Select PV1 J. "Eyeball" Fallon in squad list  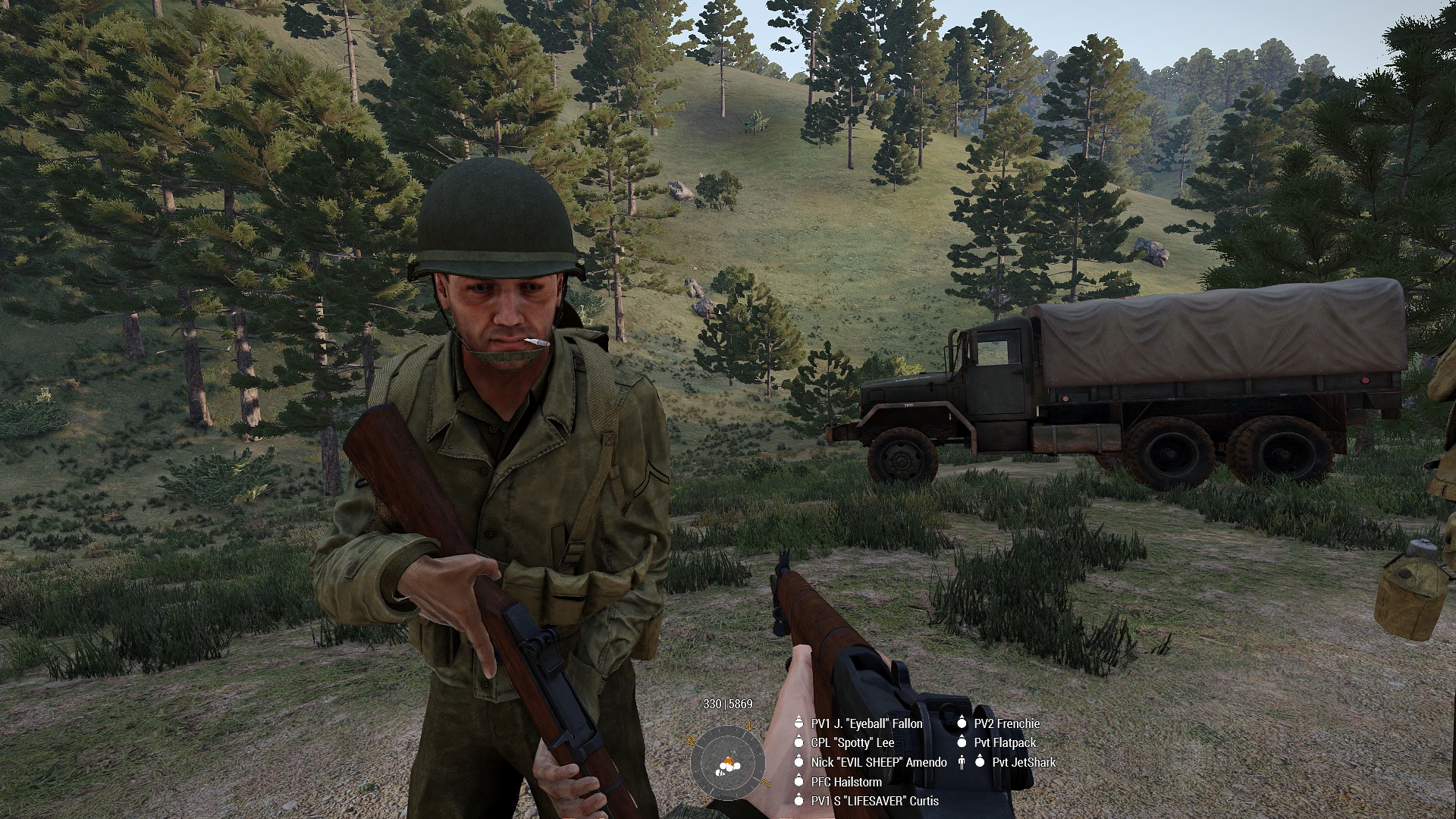(x=867, y=723)
